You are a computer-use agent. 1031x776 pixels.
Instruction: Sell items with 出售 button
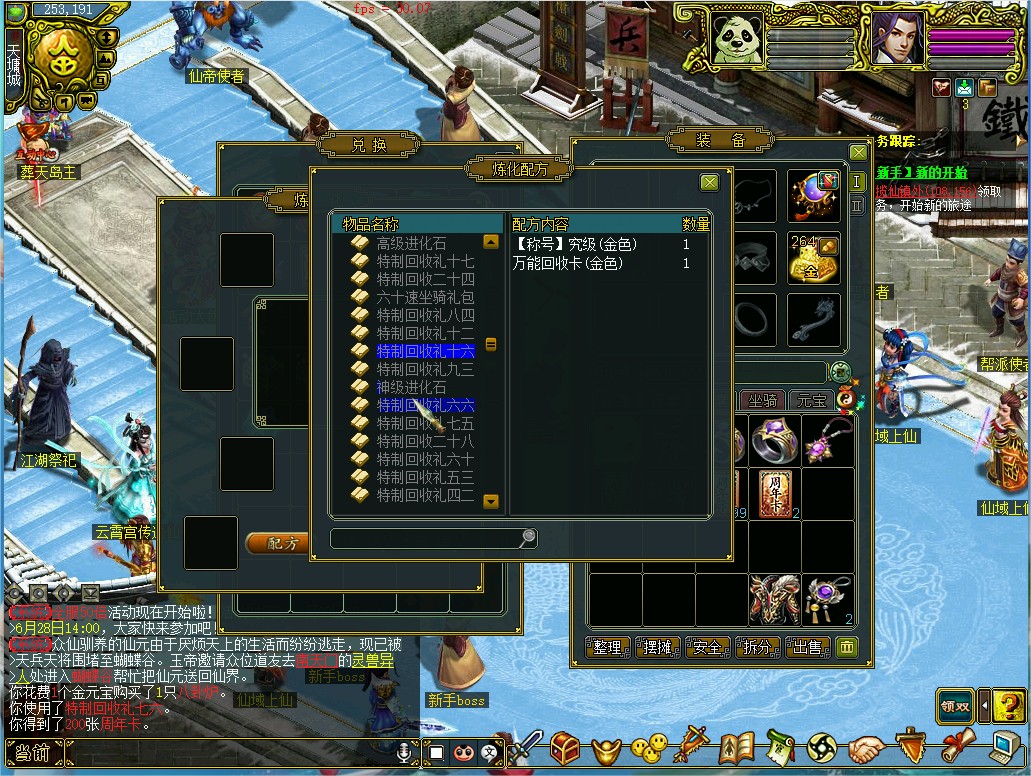807,647
